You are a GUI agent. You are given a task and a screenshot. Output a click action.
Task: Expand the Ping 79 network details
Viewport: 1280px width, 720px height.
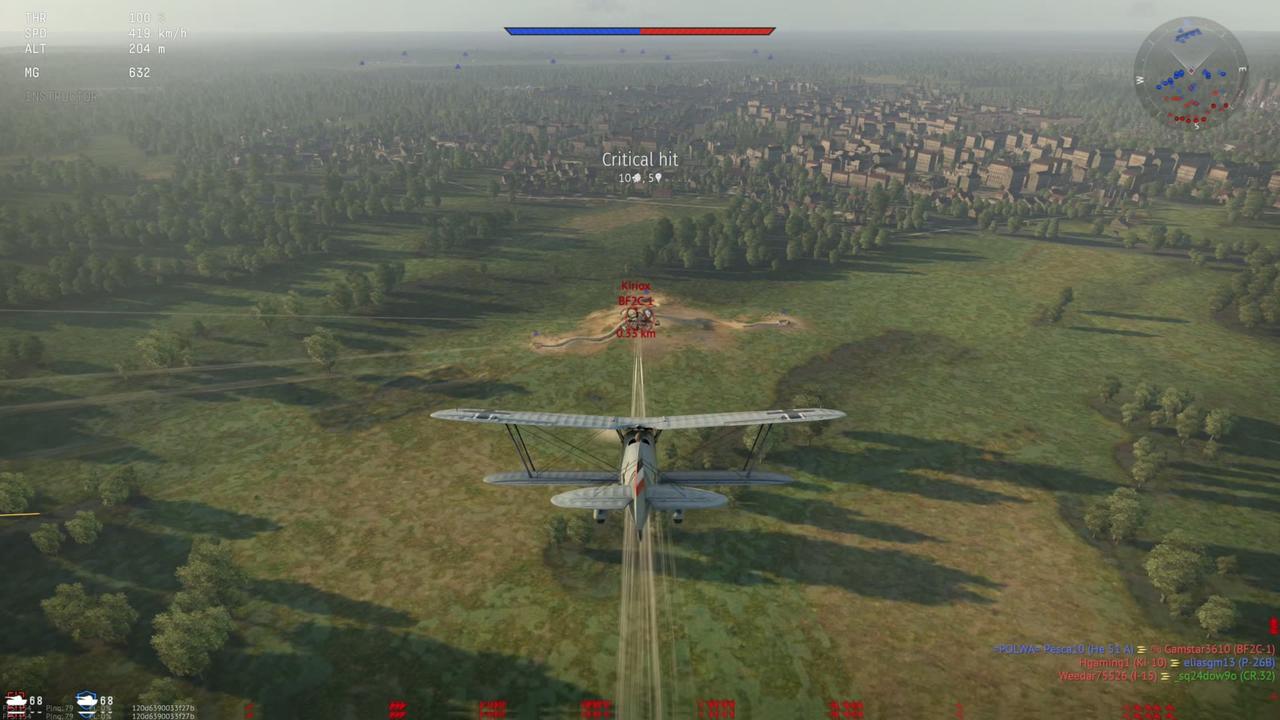click(x=60, y=707)
